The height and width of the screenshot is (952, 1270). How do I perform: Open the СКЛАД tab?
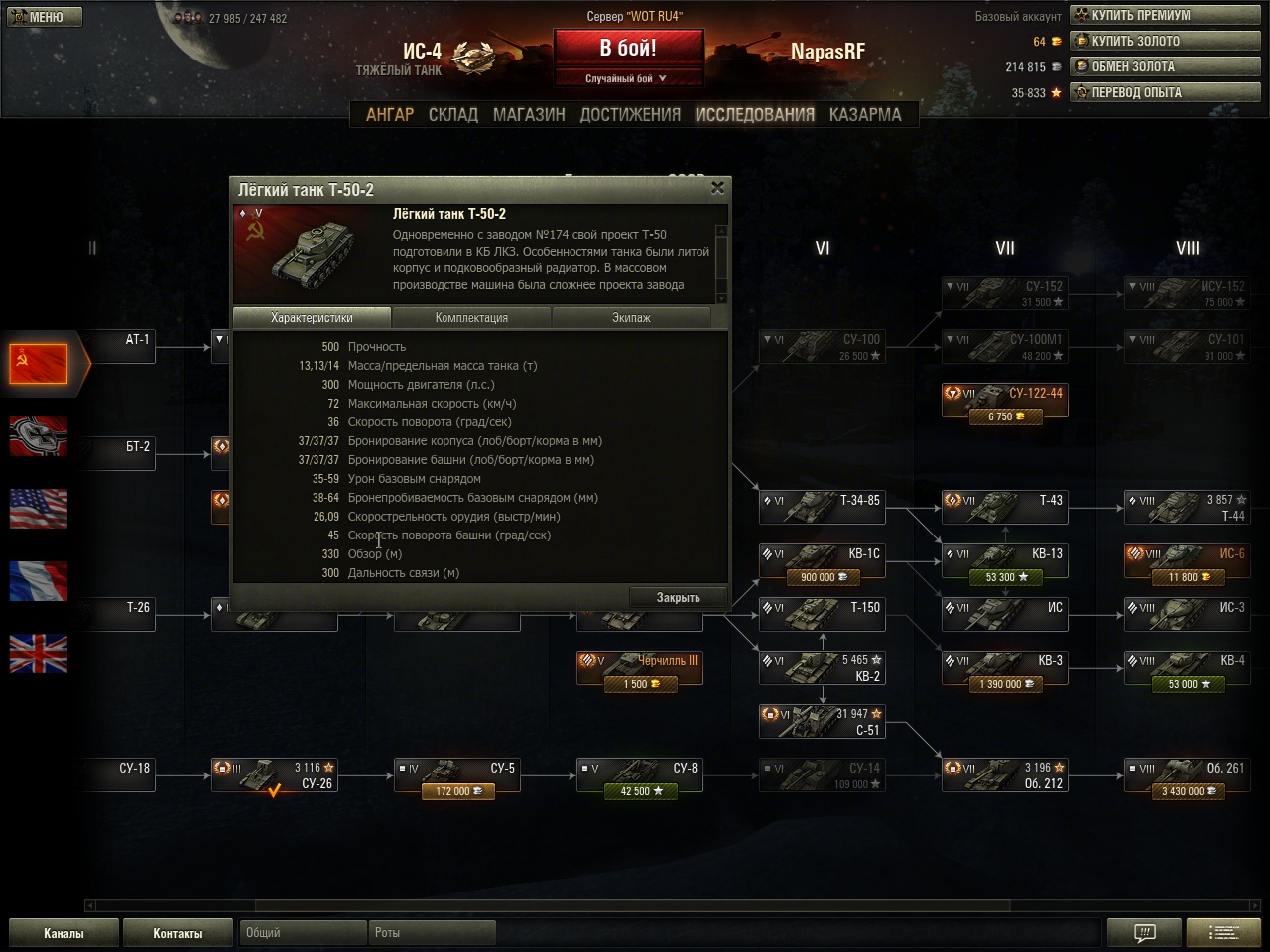[453, 114]
